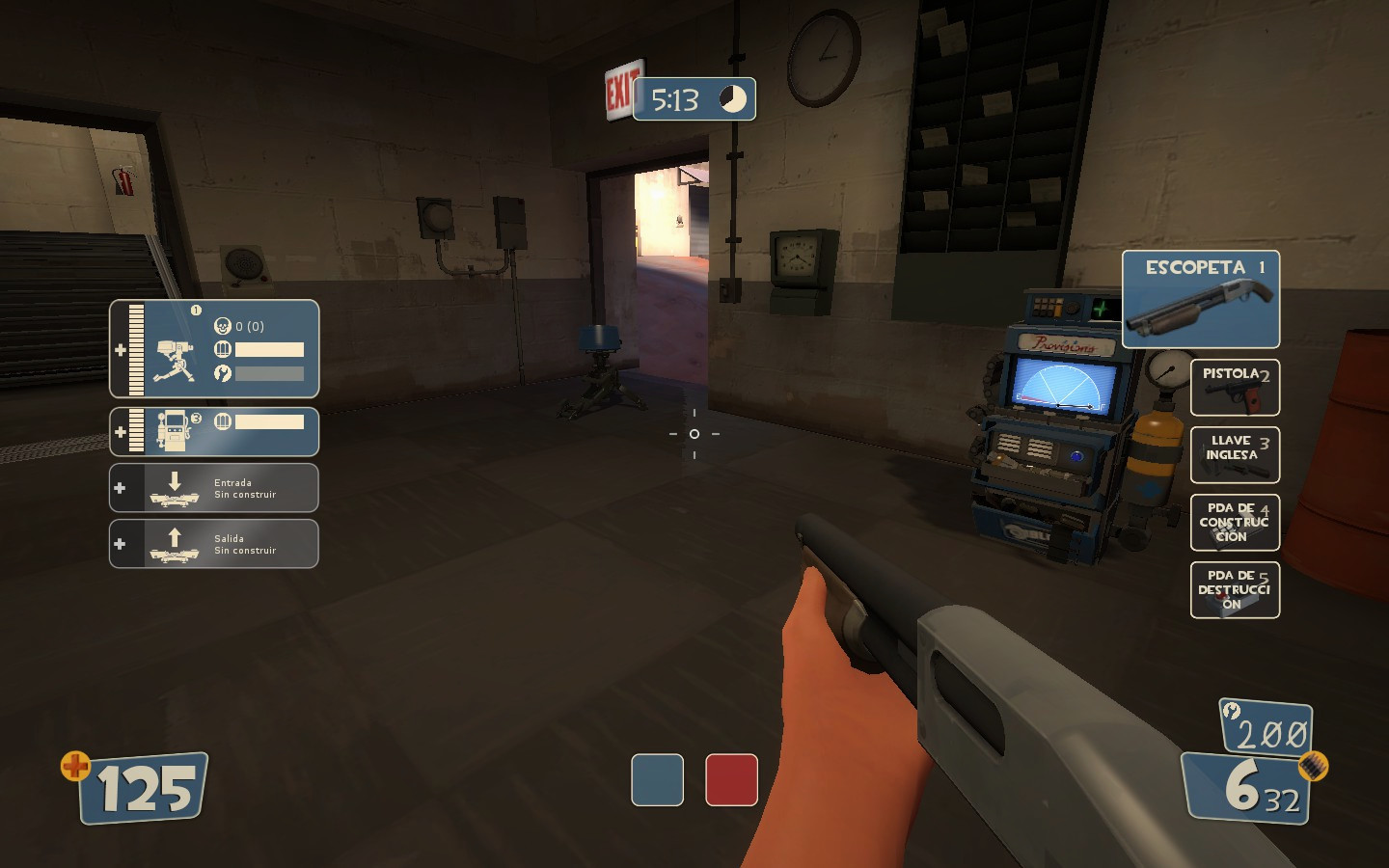Click the dispenser icon in the build panel
This screenshot has height=868, width=1389.
174,432
